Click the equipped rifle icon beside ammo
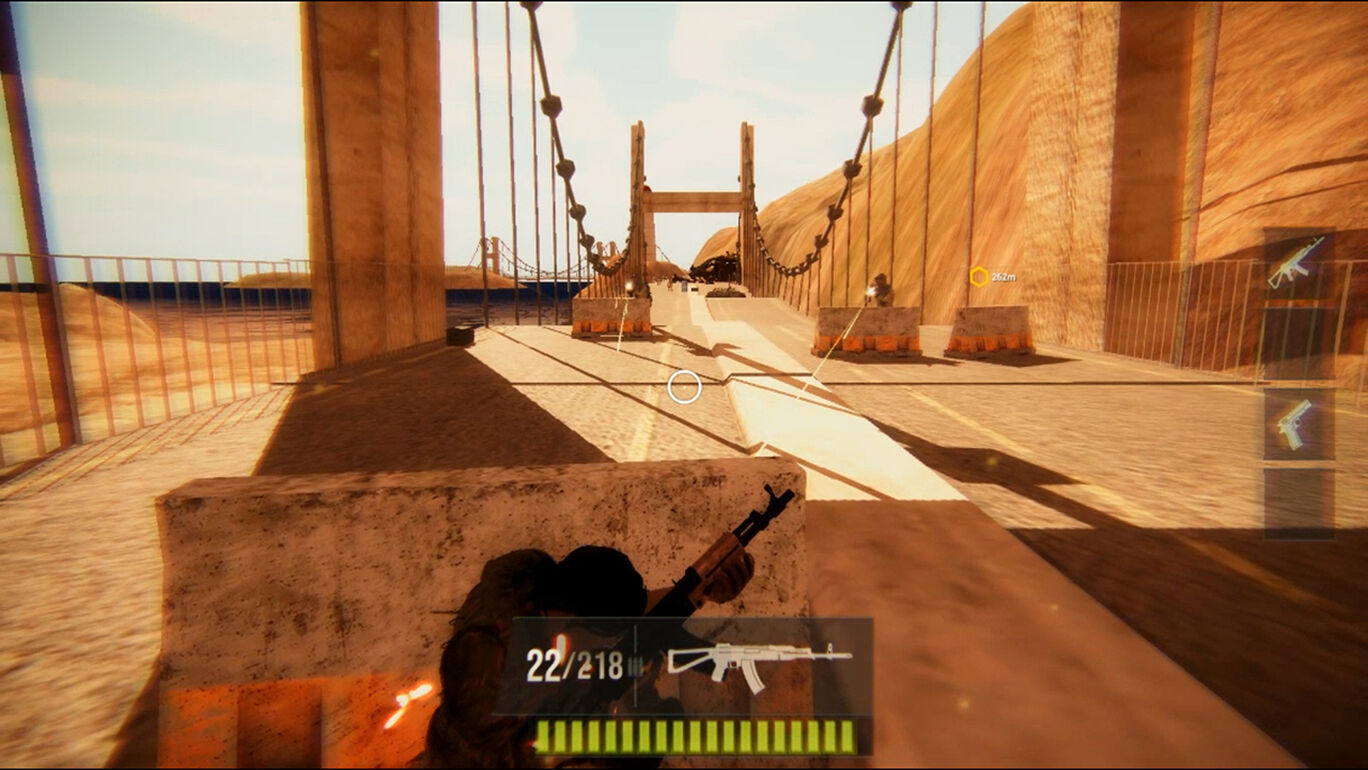Image resolution: width=1368 pixels, height=770 pixels. point(758,661)
